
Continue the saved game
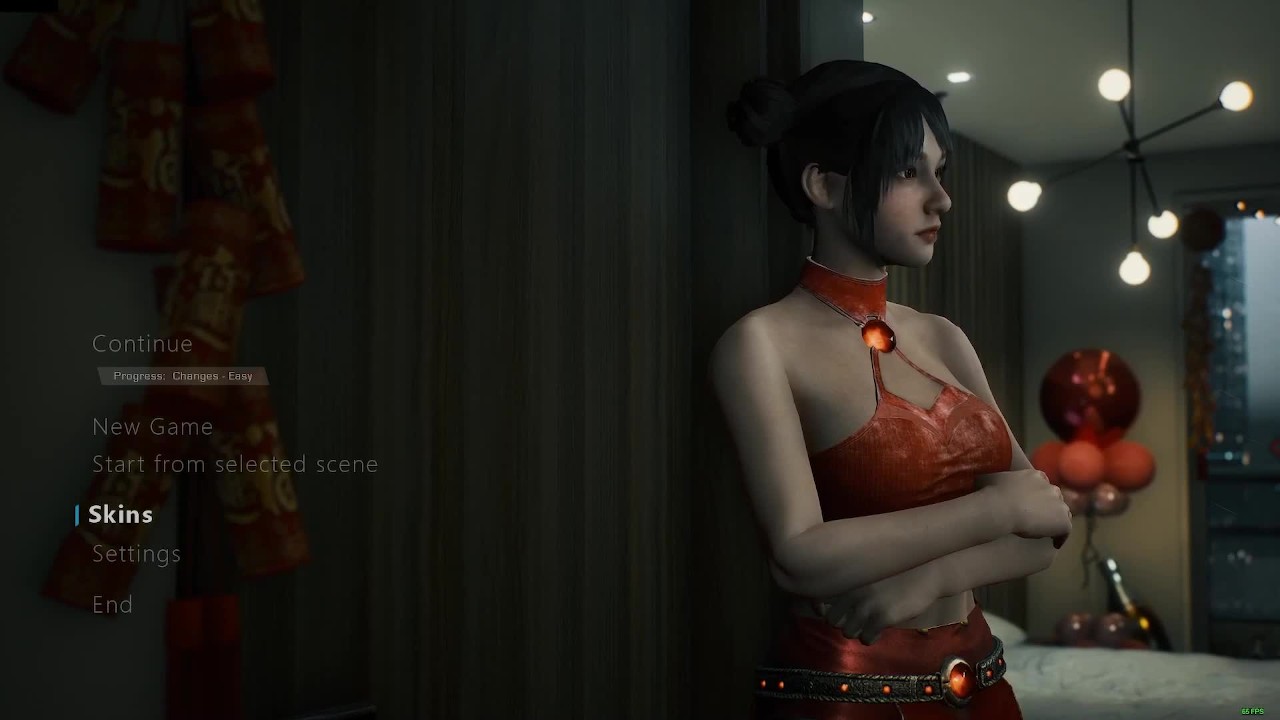pos(142,344)
